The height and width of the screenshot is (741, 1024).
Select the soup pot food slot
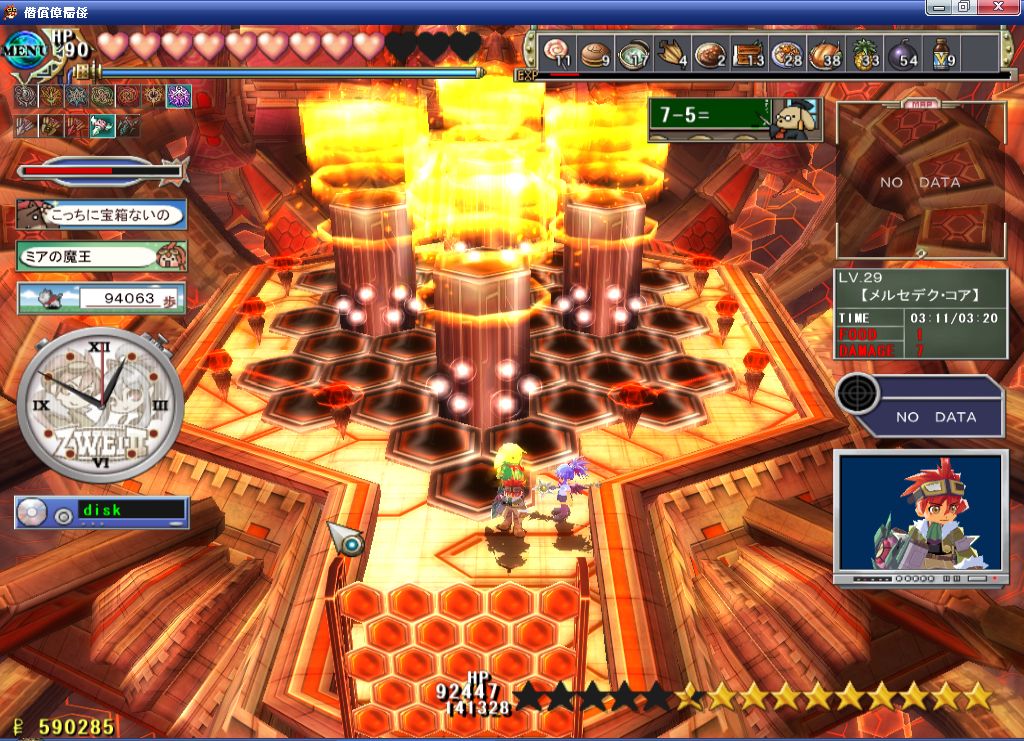tap(632, 52)
